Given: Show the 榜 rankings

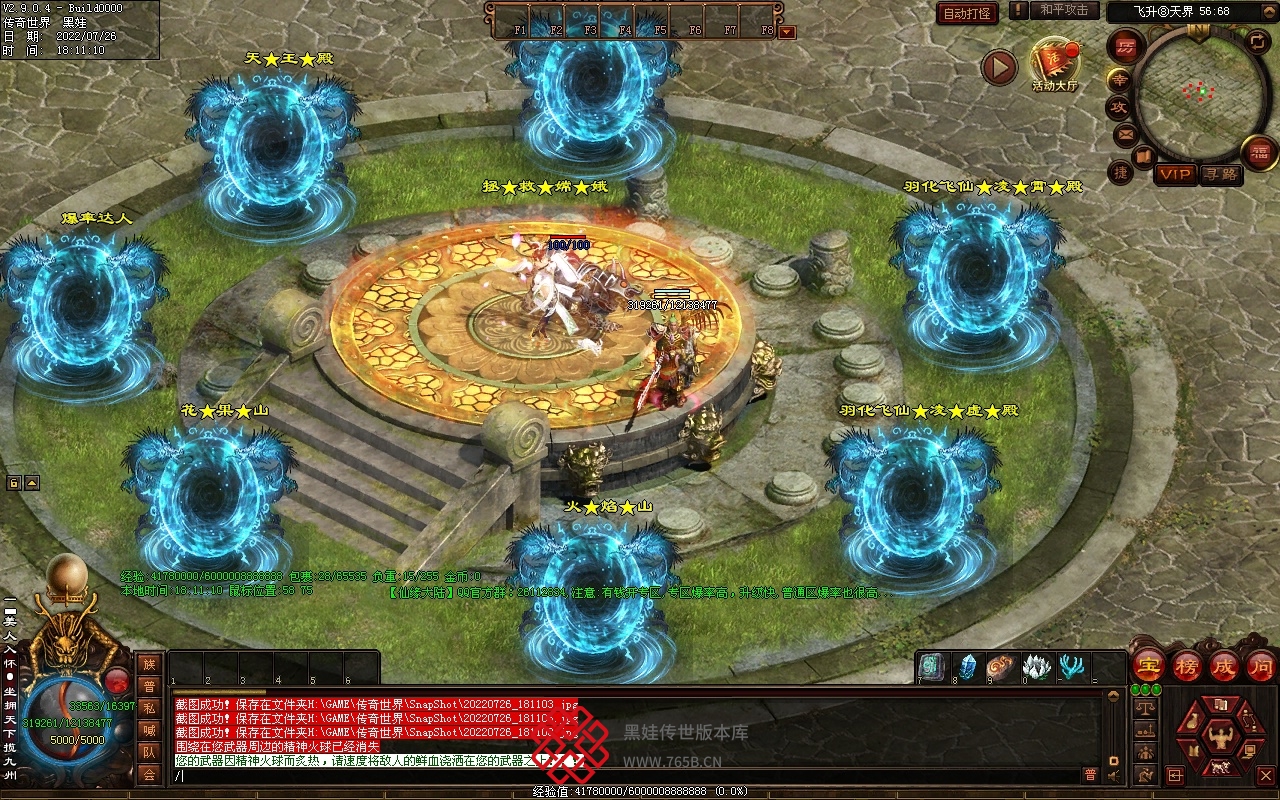Looking at the screenshot, I should tap(1187, 665).
